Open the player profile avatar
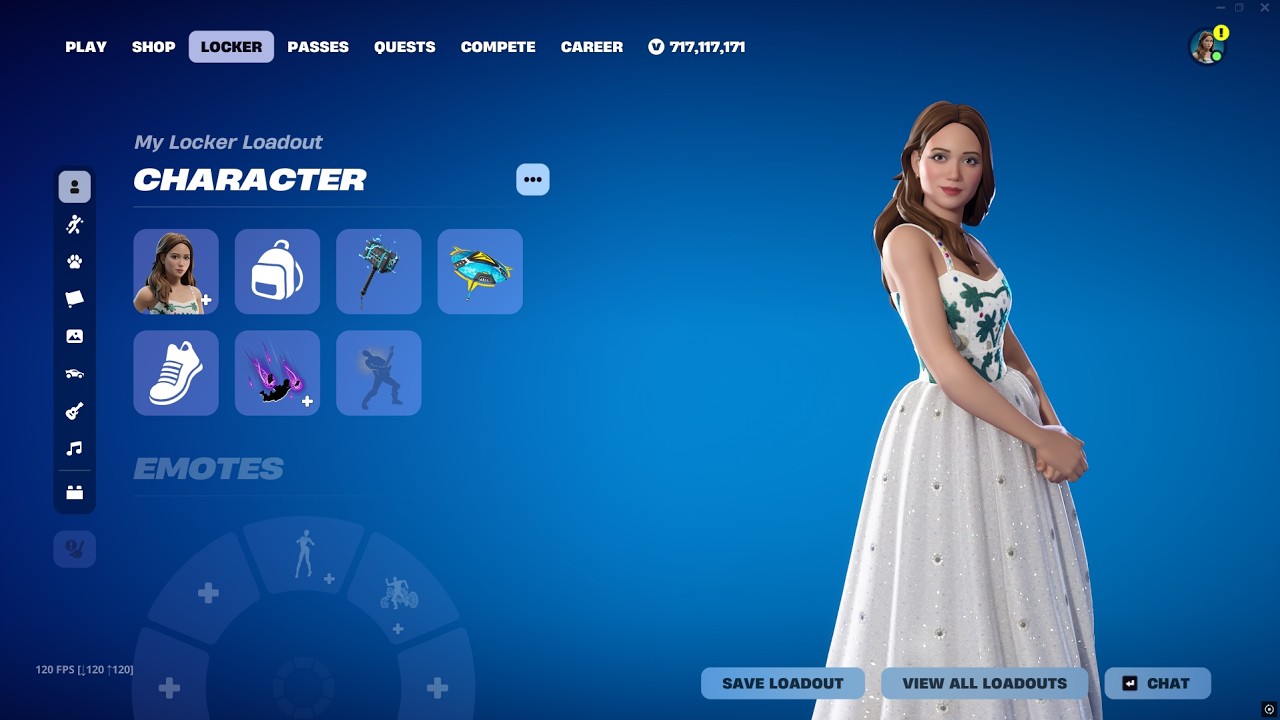Screen dimensions: 1280x720 point(1207,46)
